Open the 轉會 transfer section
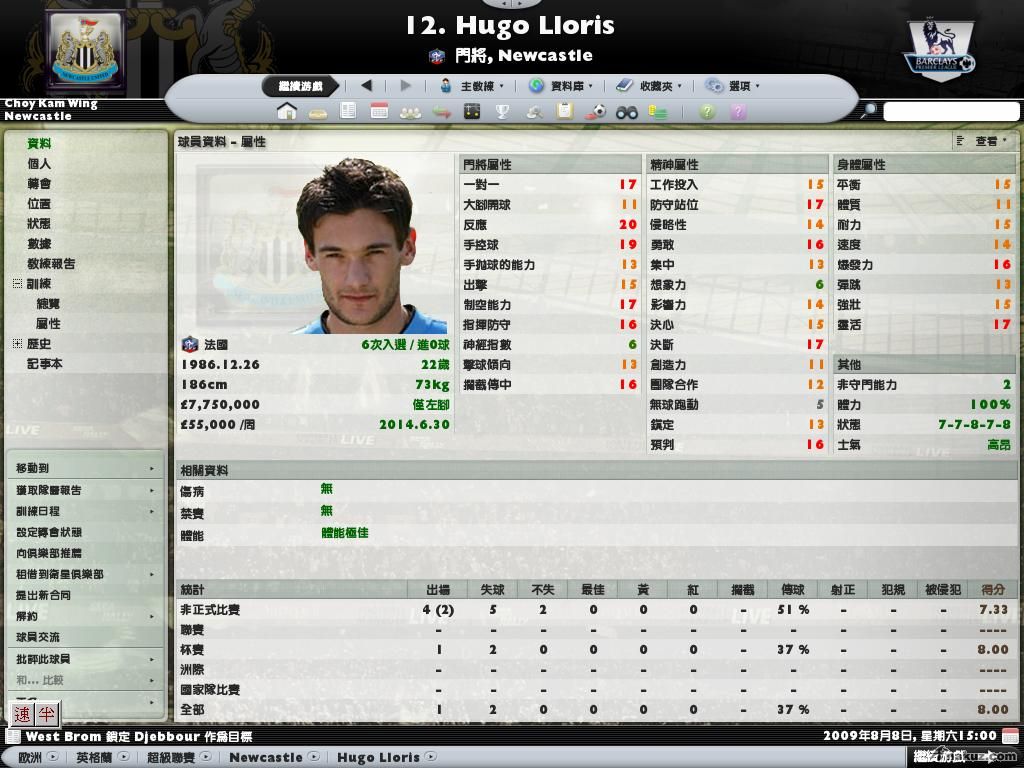Screen dimensions: 1024x768 39,184
